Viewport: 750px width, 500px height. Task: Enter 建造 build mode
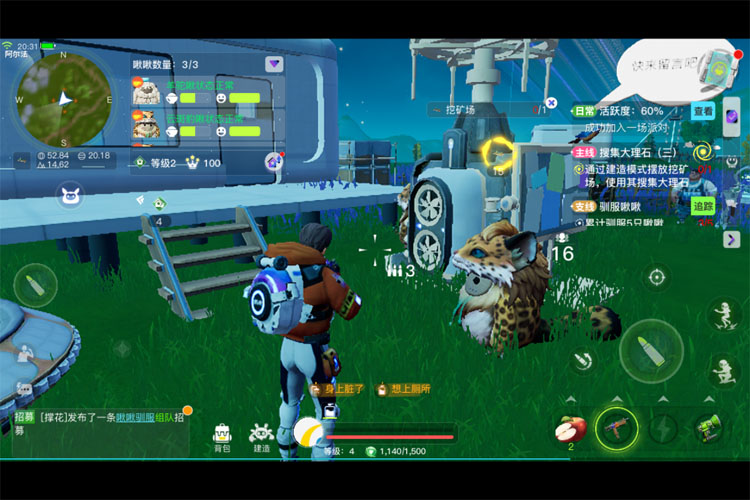(x=261, y=437)
